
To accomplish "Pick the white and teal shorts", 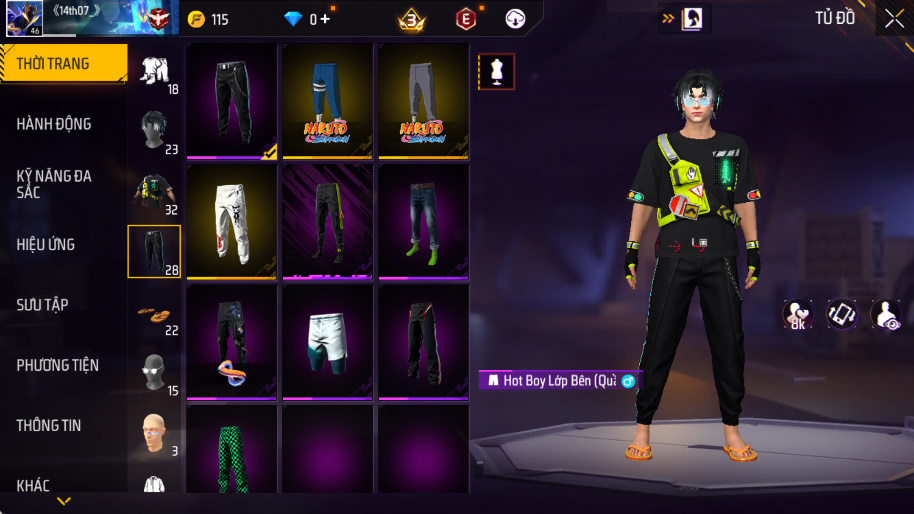I will pos(327,341).
